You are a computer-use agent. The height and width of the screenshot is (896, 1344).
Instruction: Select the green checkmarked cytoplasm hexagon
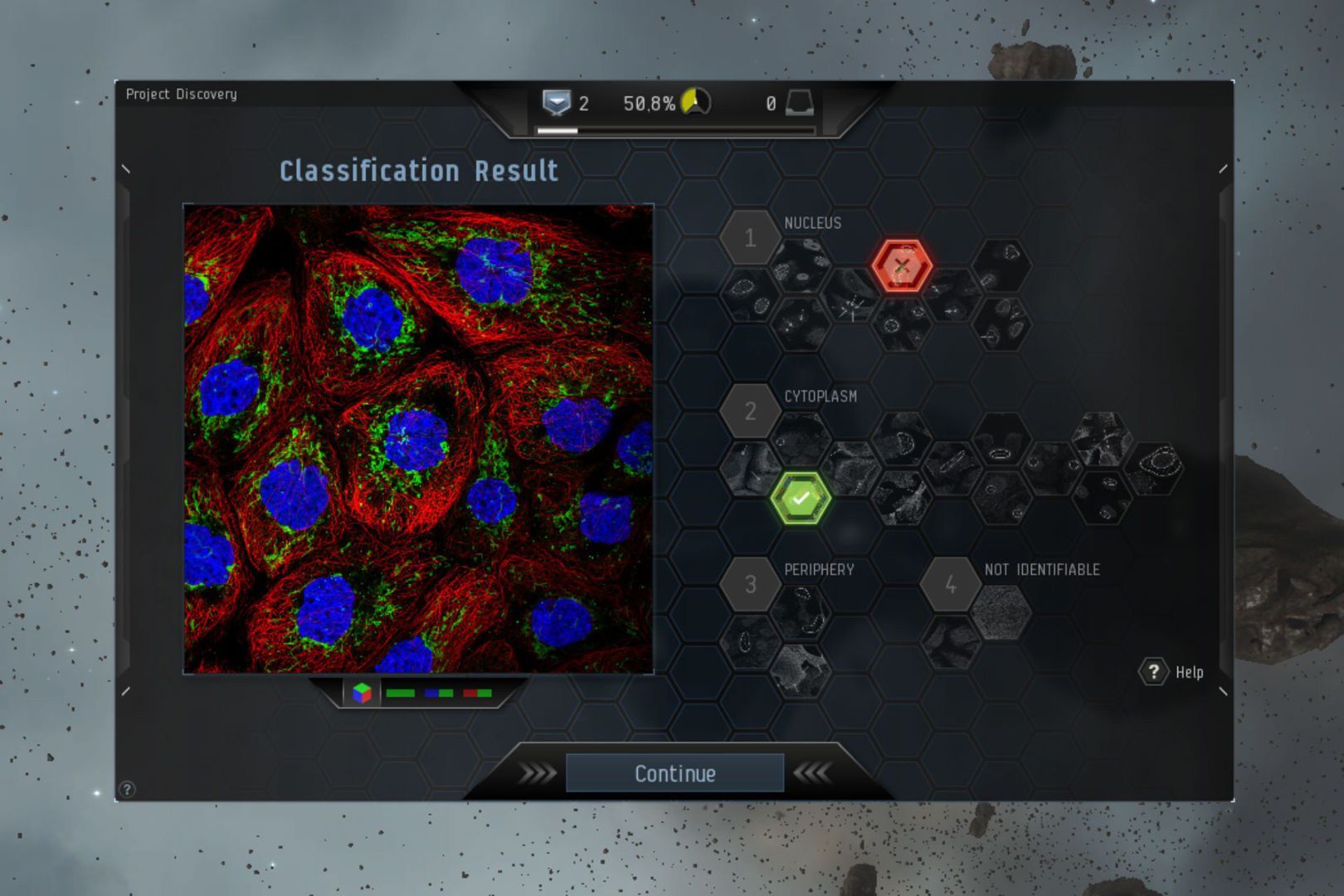(801, 499)
